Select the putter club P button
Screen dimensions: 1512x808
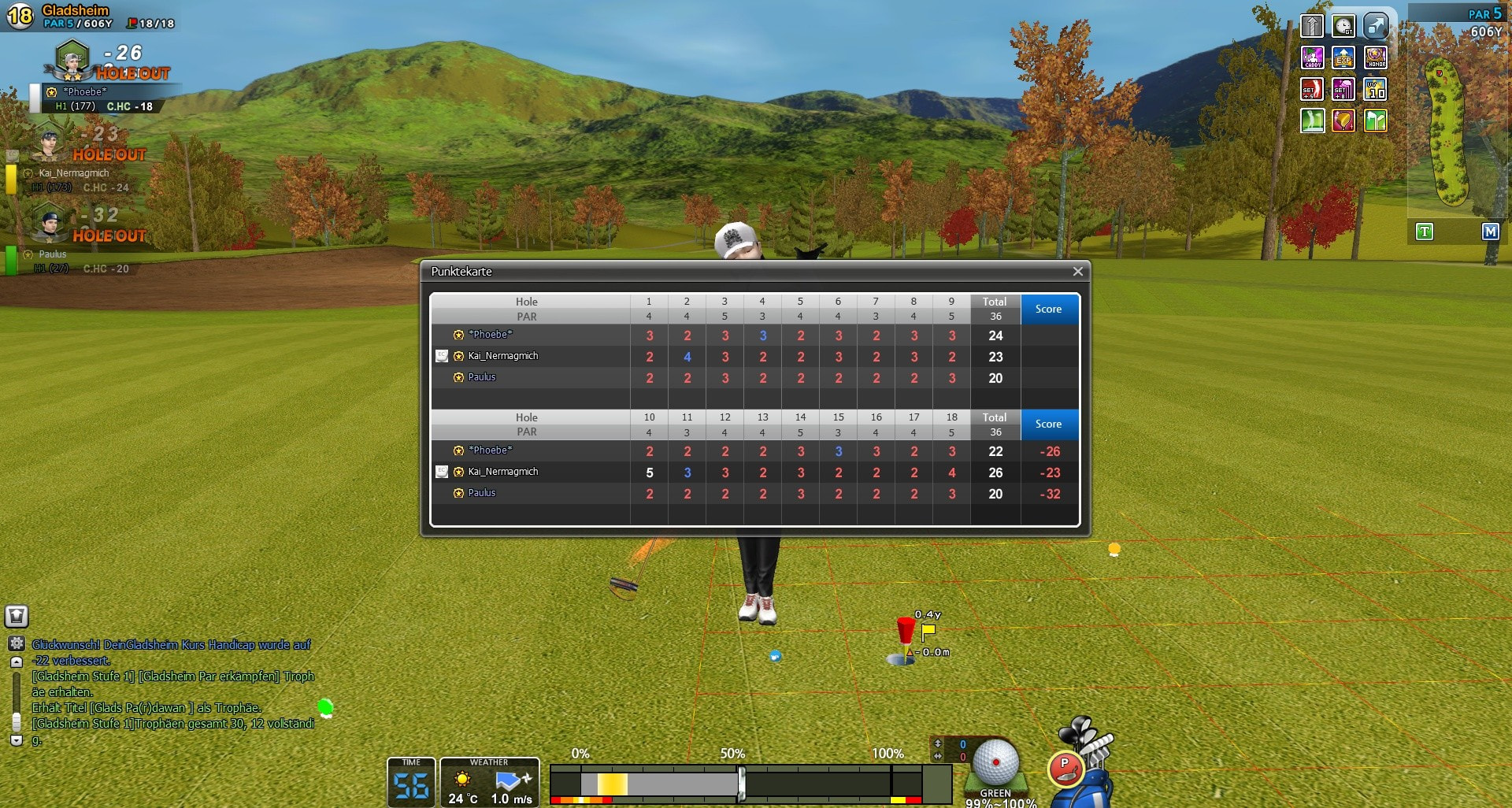(x=1065, y=767)
